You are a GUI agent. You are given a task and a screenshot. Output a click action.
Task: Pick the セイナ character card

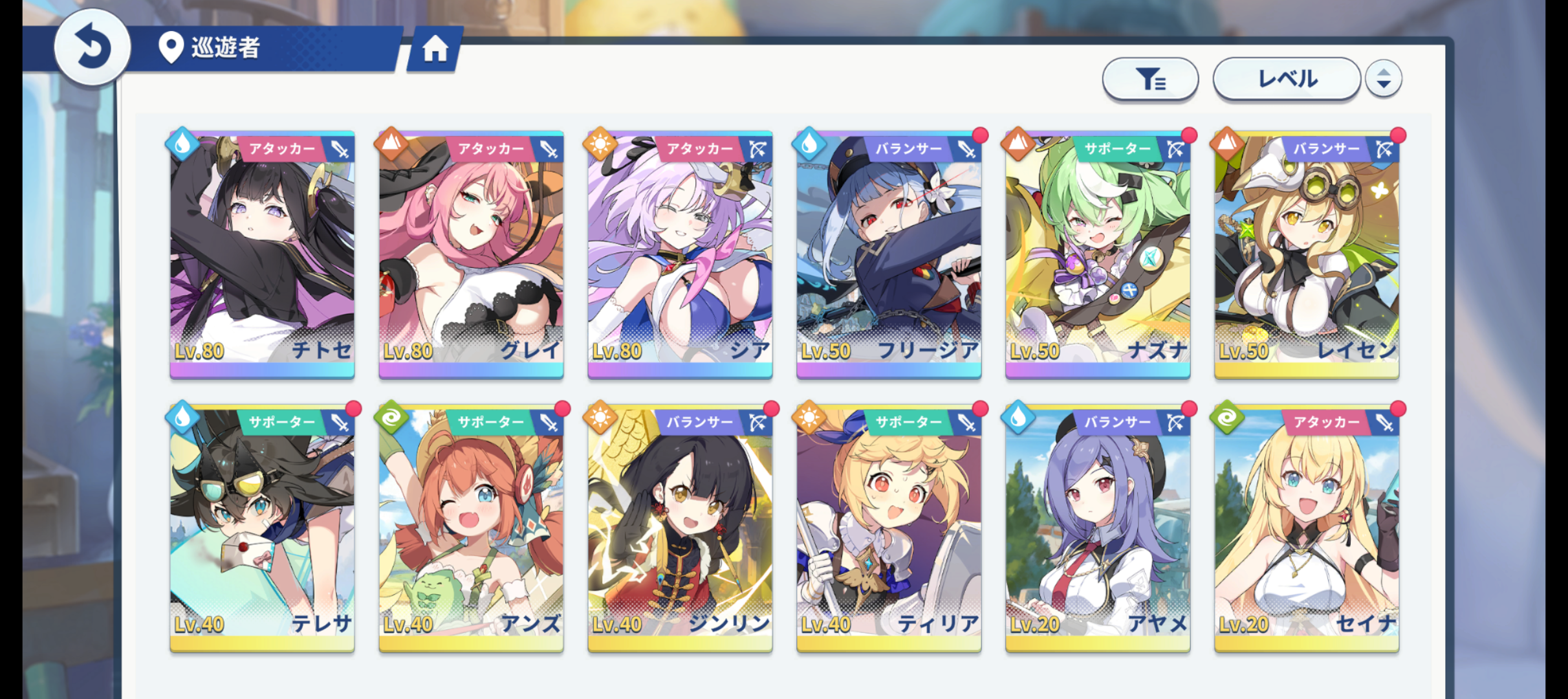click(1307, 527)
